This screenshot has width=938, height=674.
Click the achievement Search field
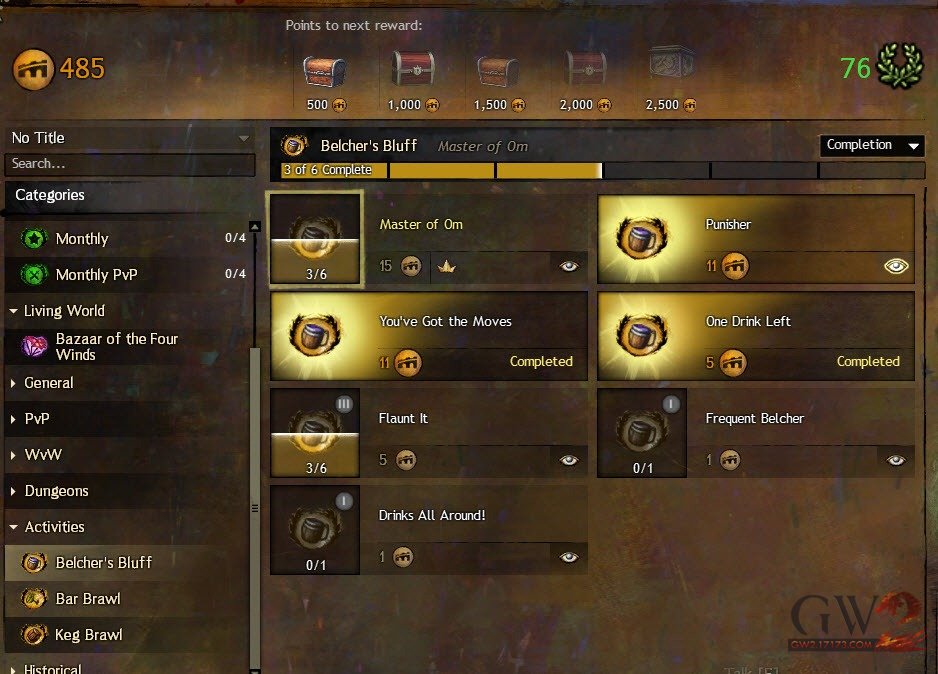(x=128, y=164)
